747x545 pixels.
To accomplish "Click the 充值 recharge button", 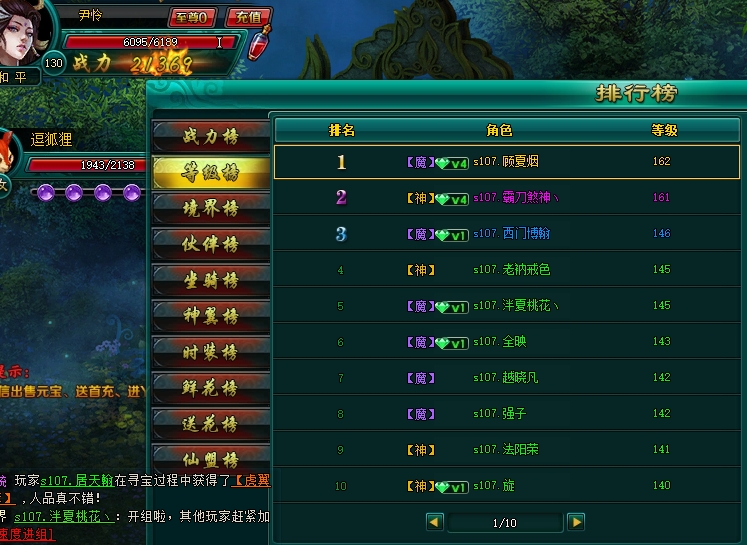I will 249,17.
